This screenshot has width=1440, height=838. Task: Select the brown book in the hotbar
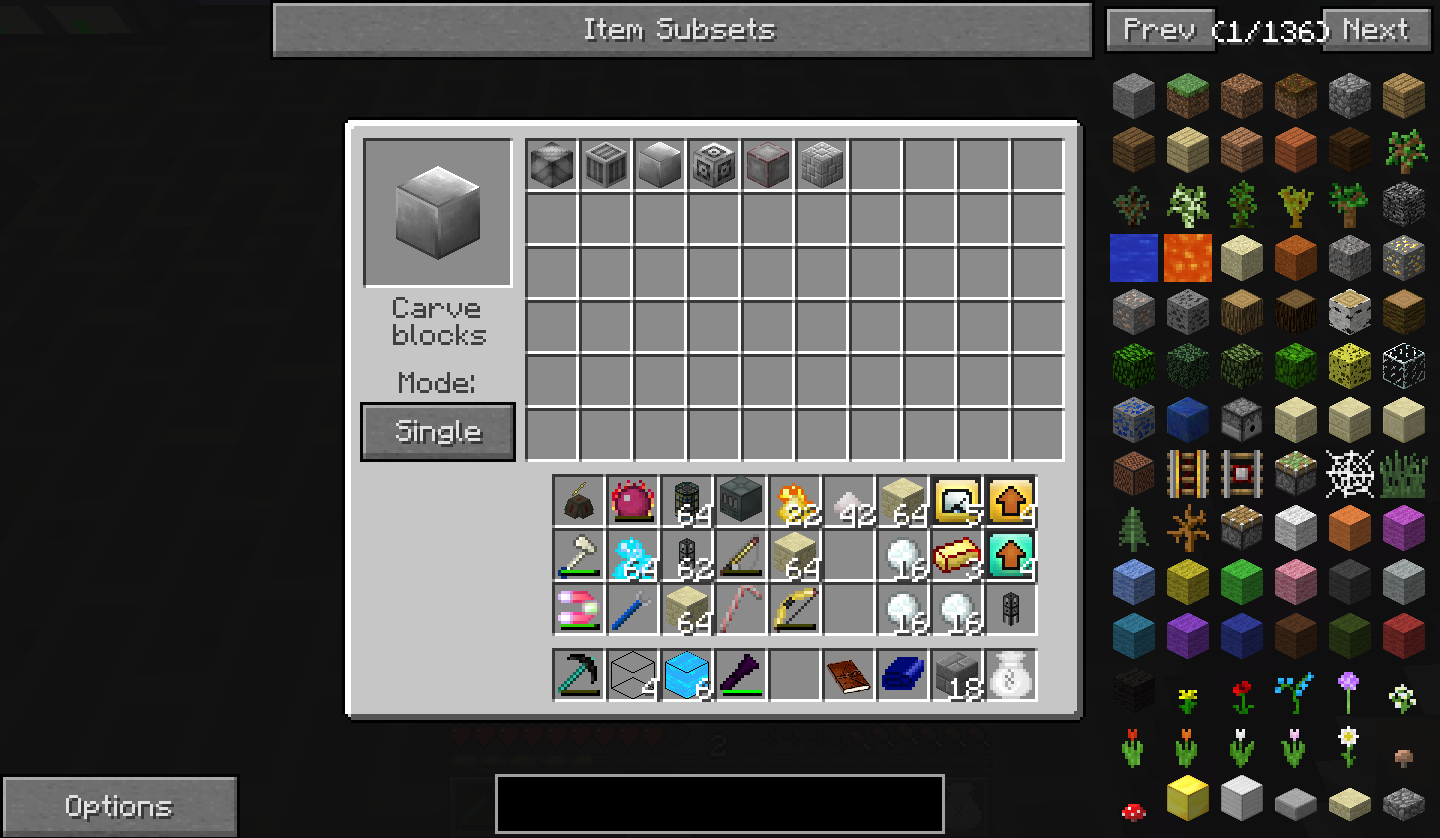tap(849, 674)
